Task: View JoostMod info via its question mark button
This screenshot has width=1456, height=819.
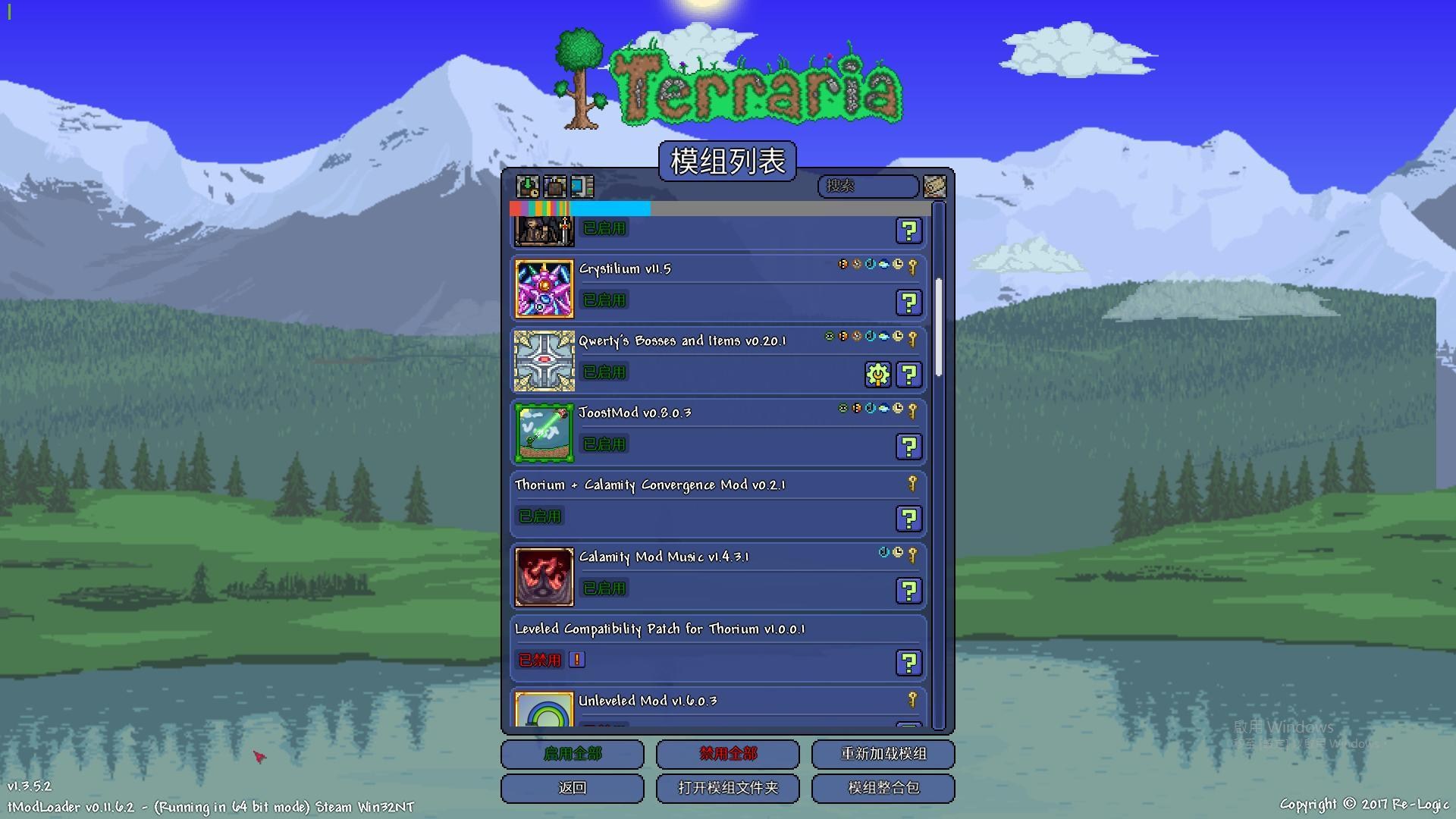Action: pyautogui.click(x=908, y=447)
